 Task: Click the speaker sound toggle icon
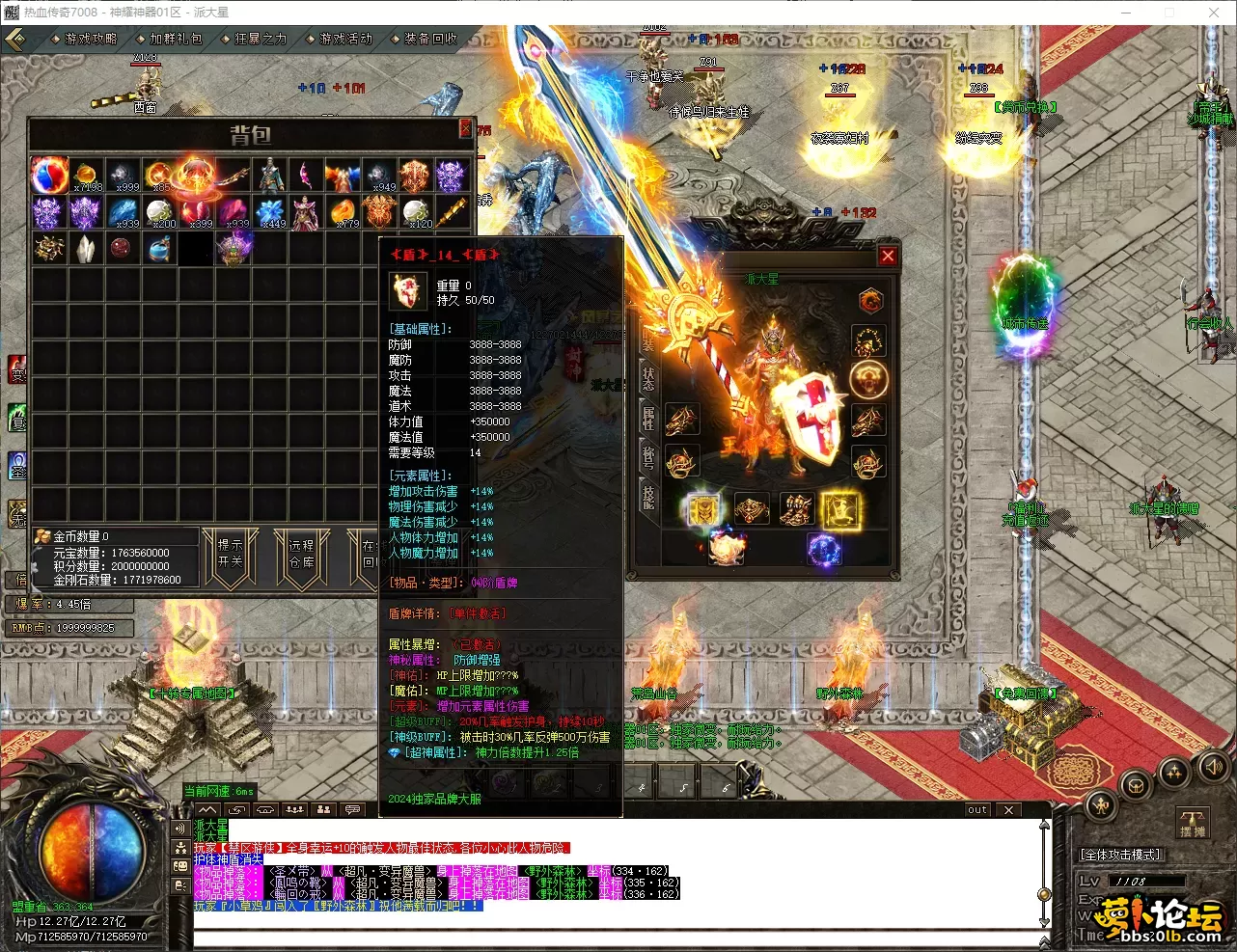coord(1213,767)
